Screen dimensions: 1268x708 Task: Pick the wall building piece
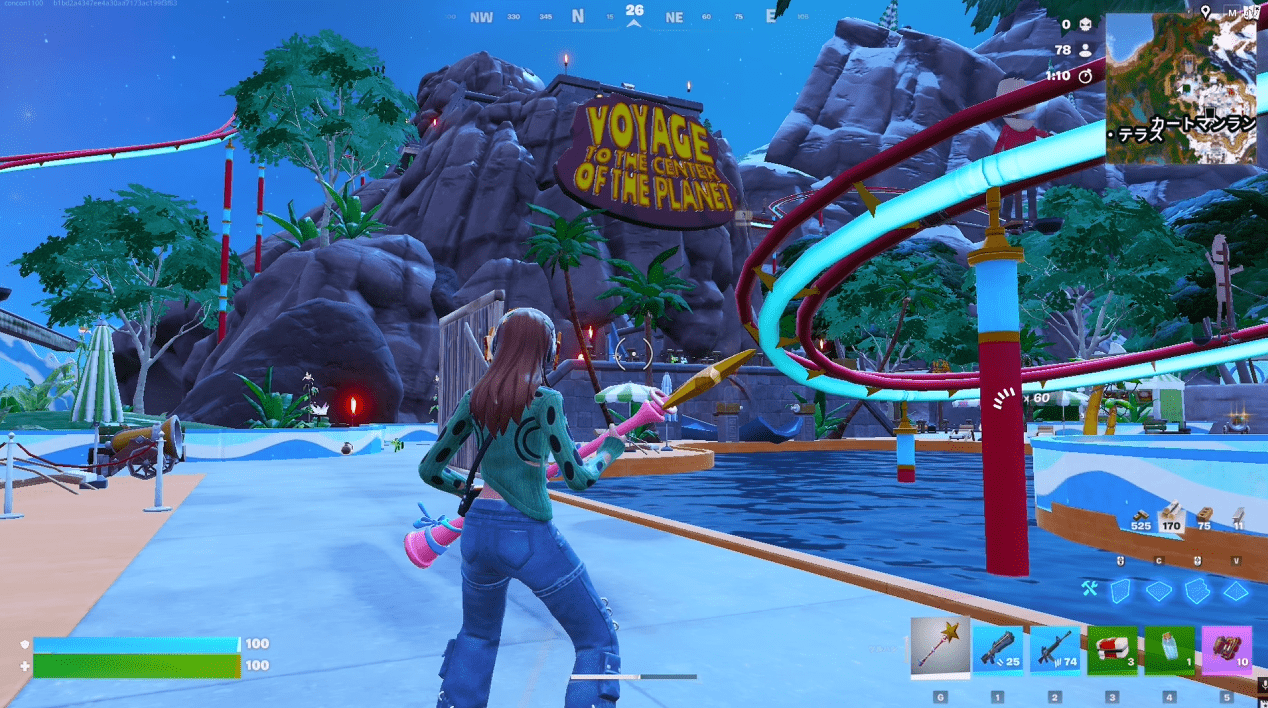1122,590
